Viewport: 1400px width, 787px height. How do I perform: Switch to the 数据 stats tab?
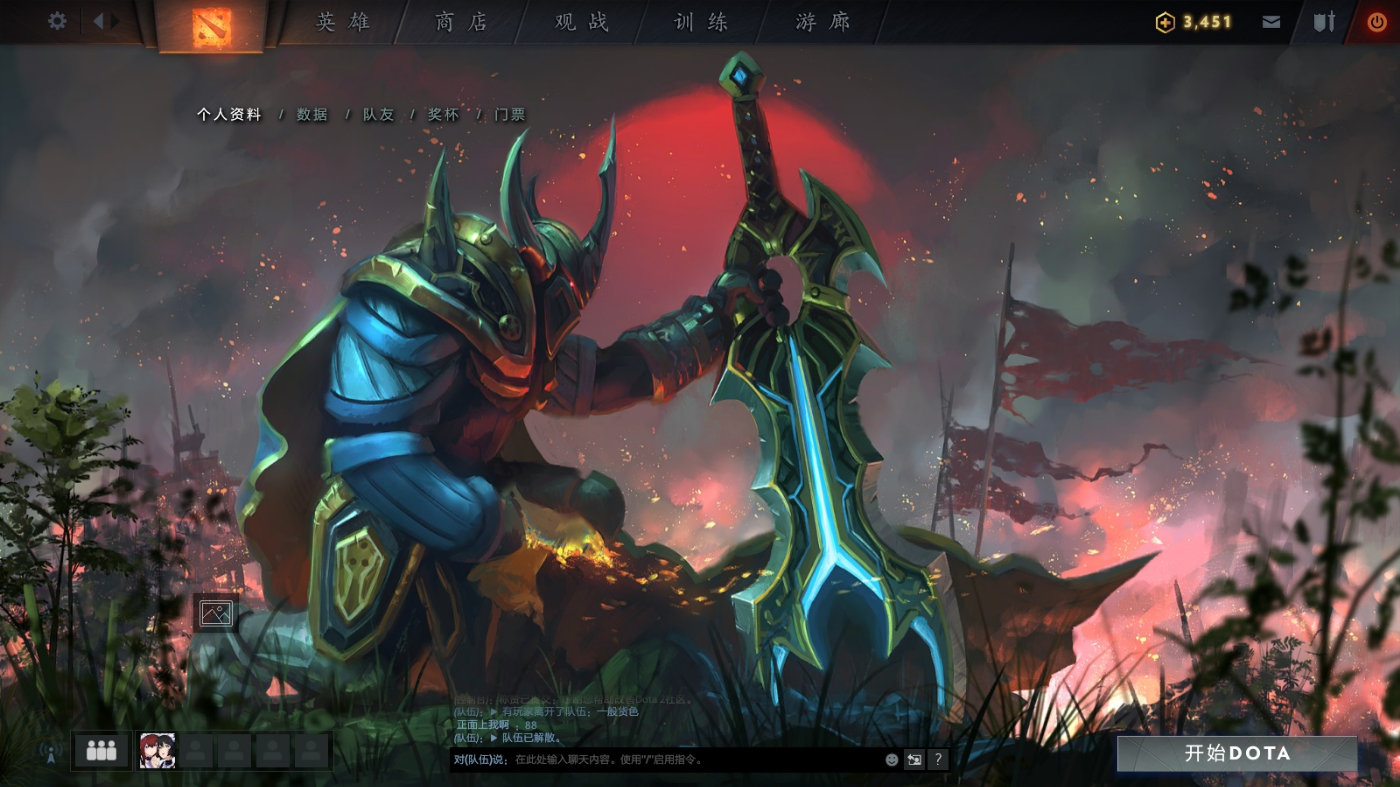click(310, 115)
